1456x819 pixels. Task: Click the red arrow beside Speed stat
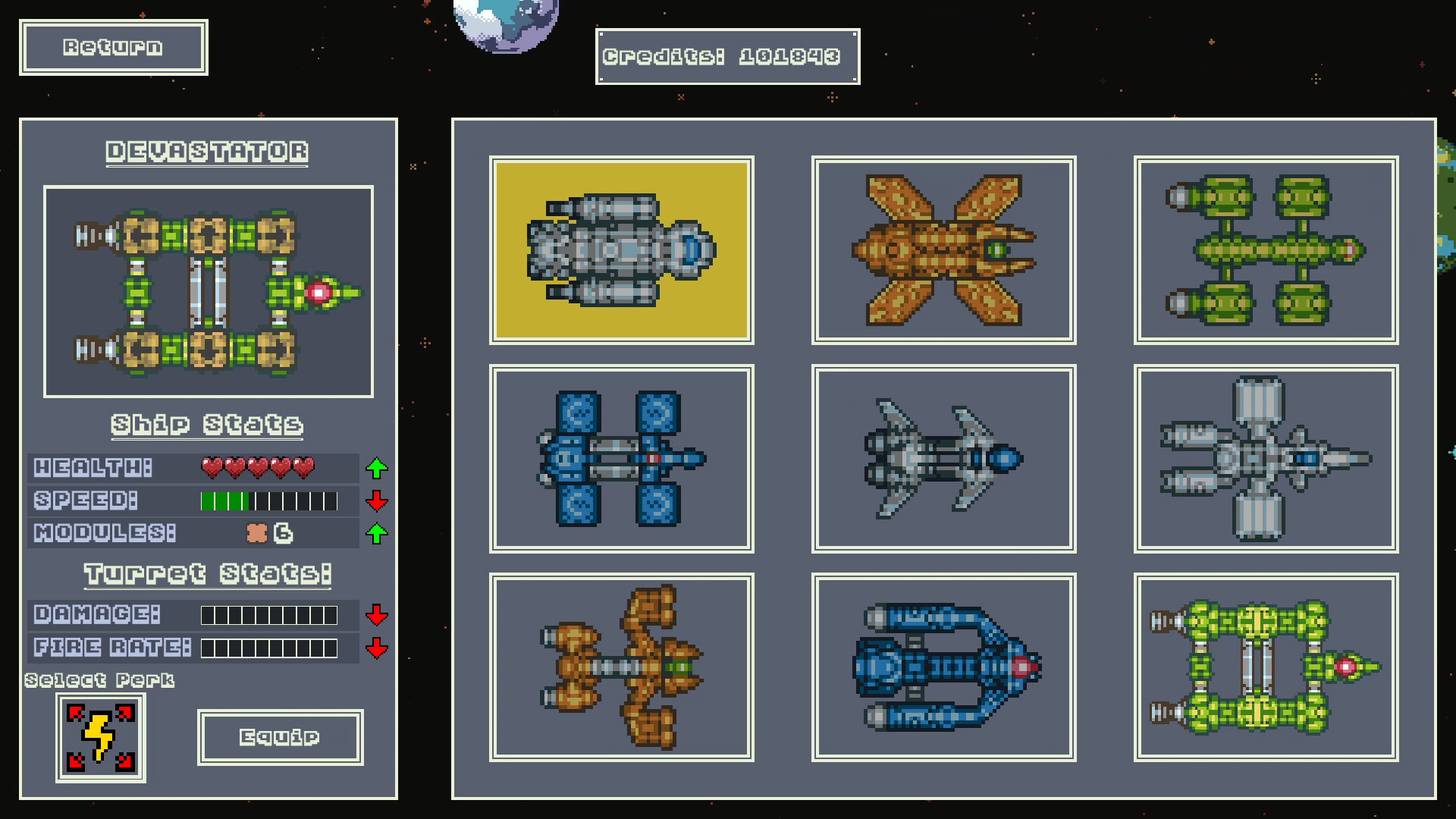[x=376, y=500]
